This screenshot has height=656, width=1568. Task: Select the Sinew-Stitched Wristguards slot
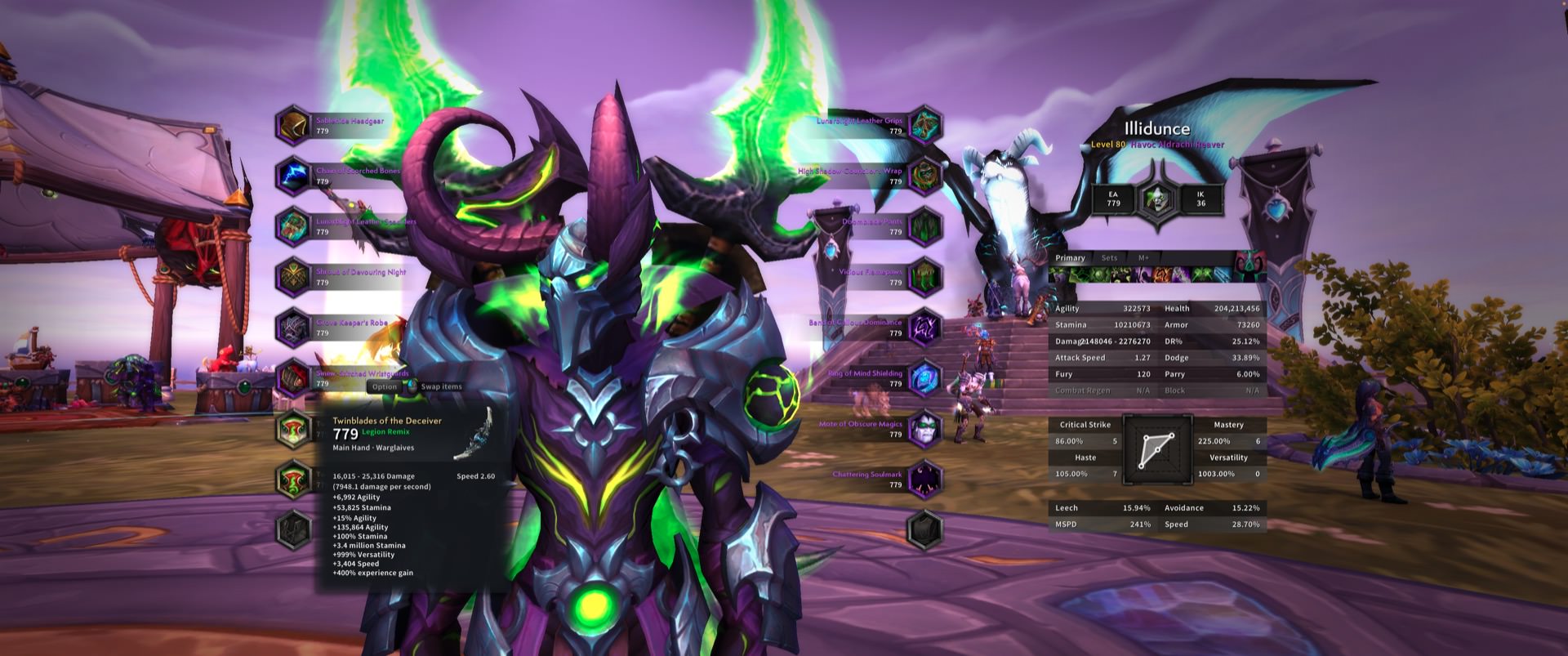coord(293,378)
